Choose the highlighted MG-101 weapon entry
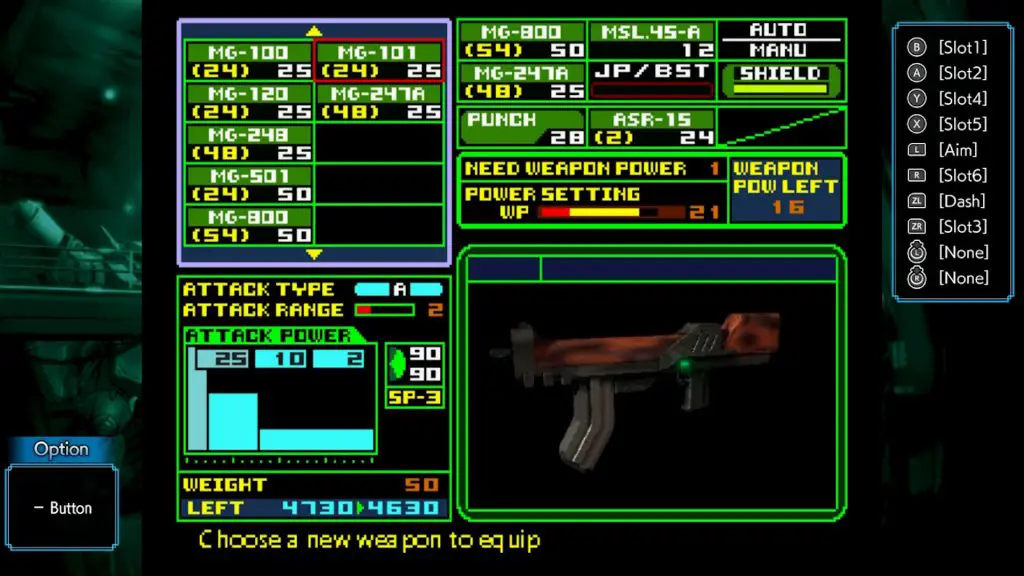Viewport: 1024px width, 576px height. 379,61
